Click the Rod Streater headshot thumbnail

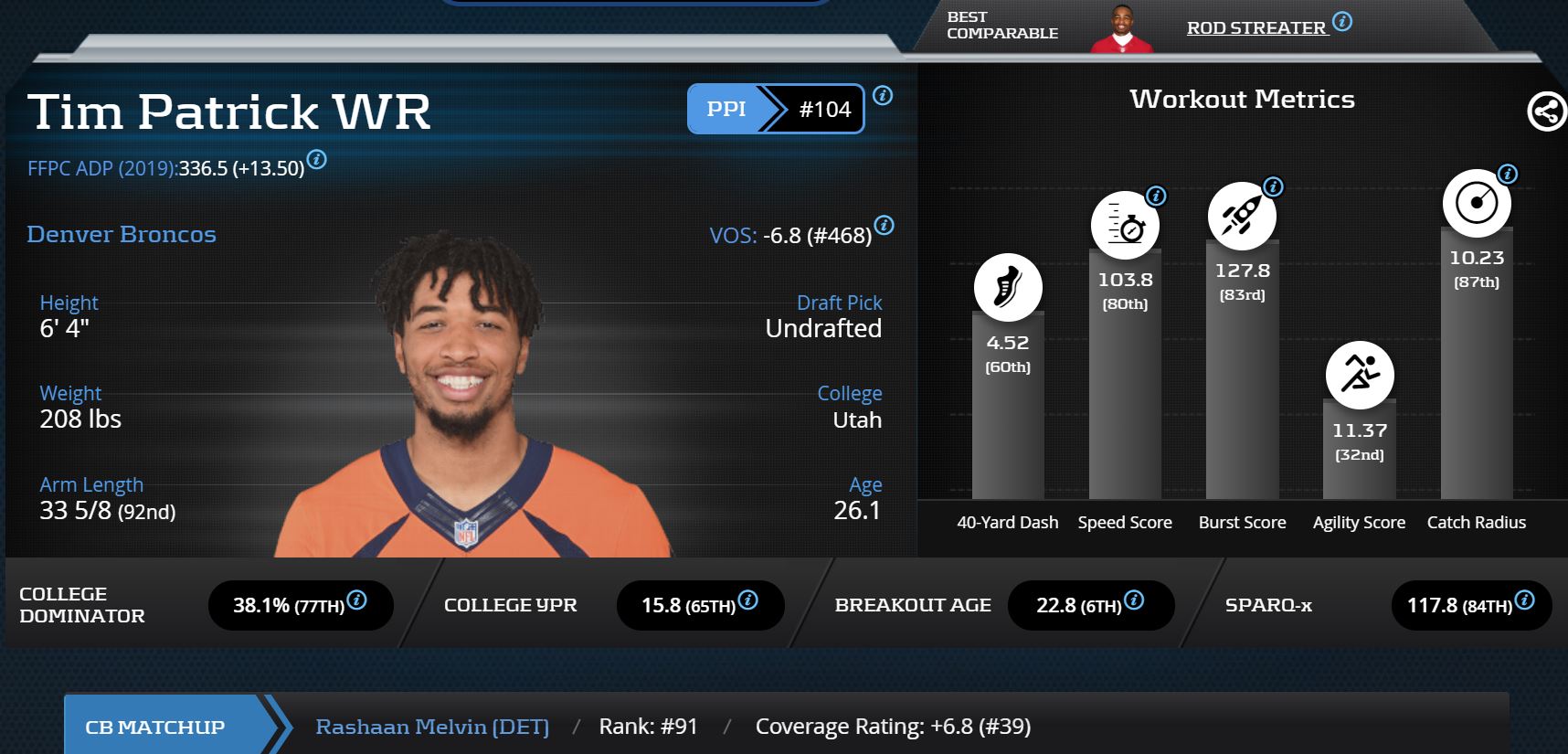1122,29
